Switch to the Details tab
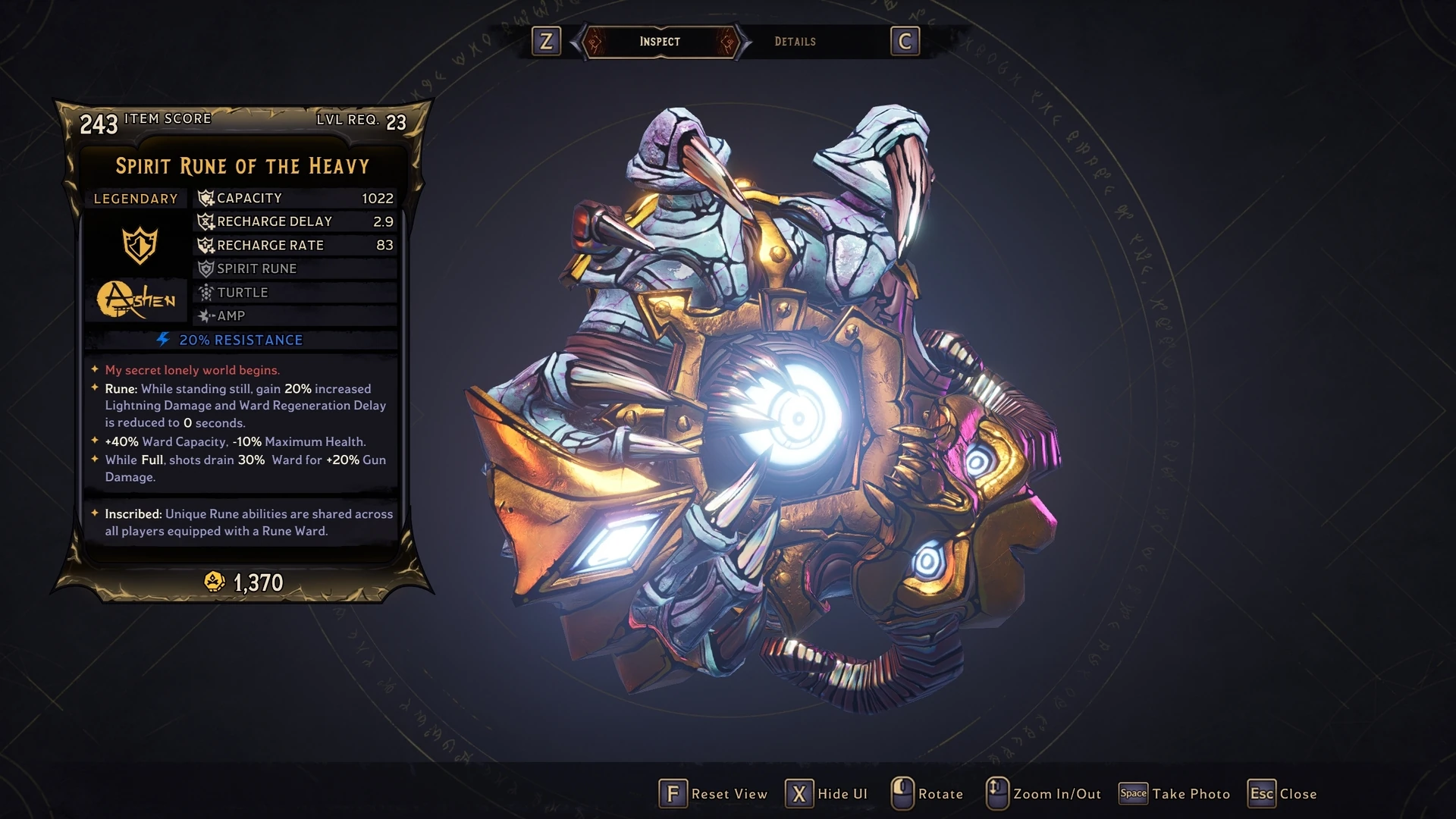 click(795, 42)
